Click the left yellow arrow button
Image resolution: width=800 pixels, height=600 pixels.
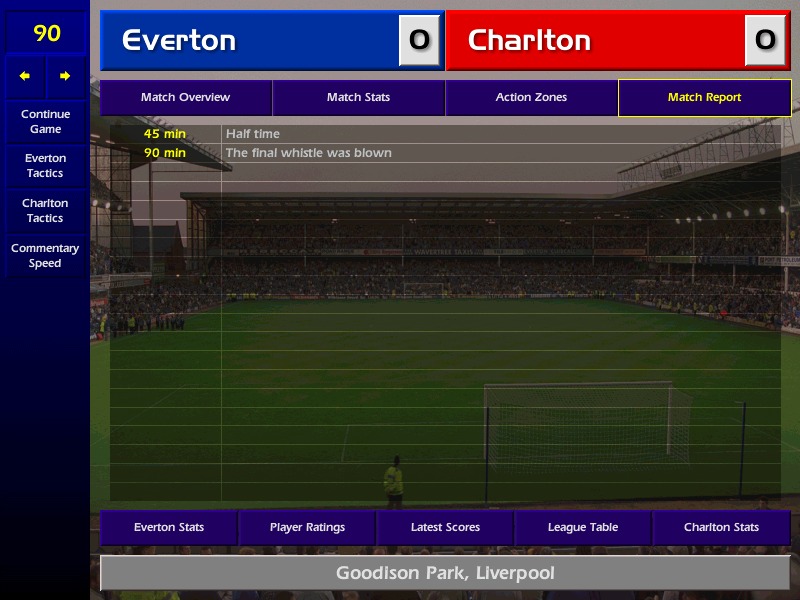tap(25, 76)
